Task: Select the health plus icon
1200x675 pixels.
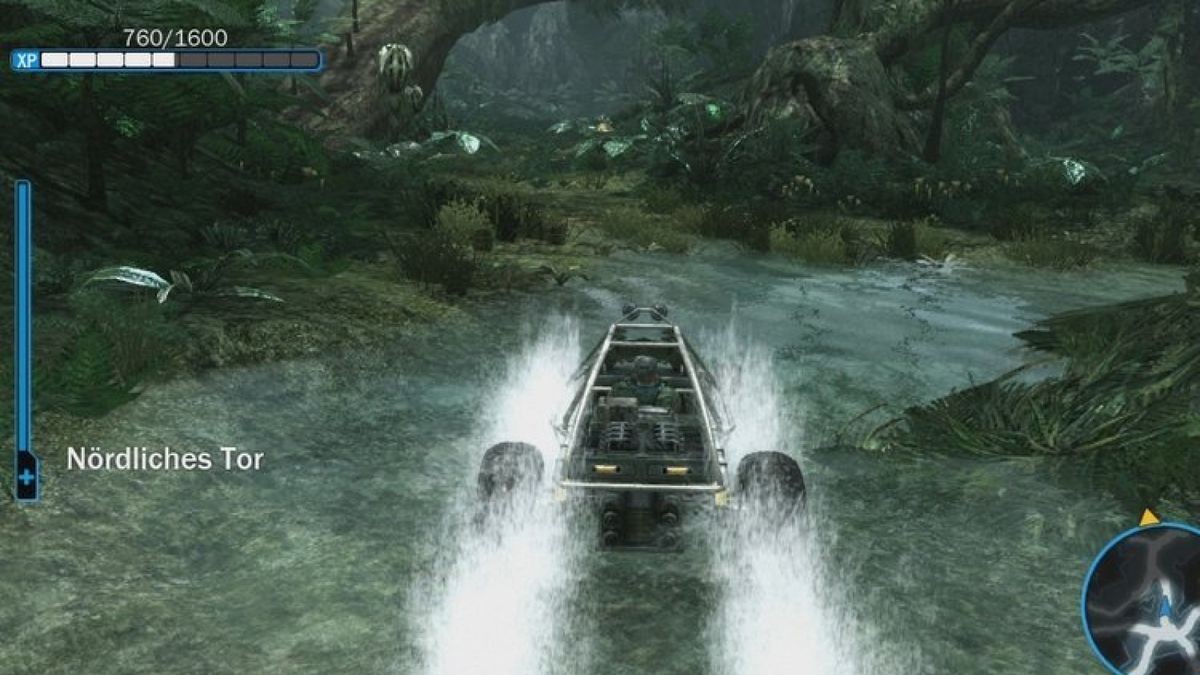Action: [x=26, y=478]
